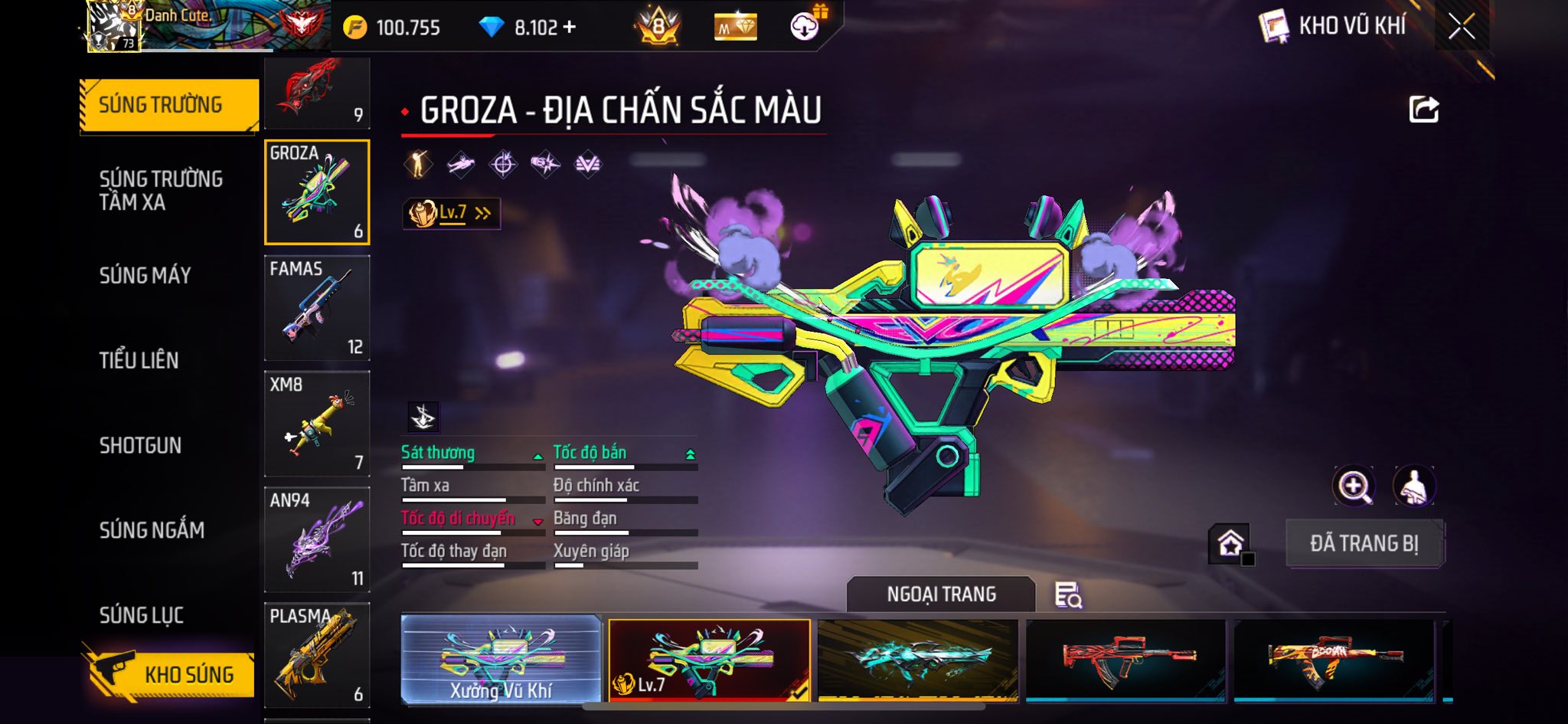The height and width of the screenshot is (724, 1568).
Task: Open the Súng Lục category
Action: [x=142, y=615]
